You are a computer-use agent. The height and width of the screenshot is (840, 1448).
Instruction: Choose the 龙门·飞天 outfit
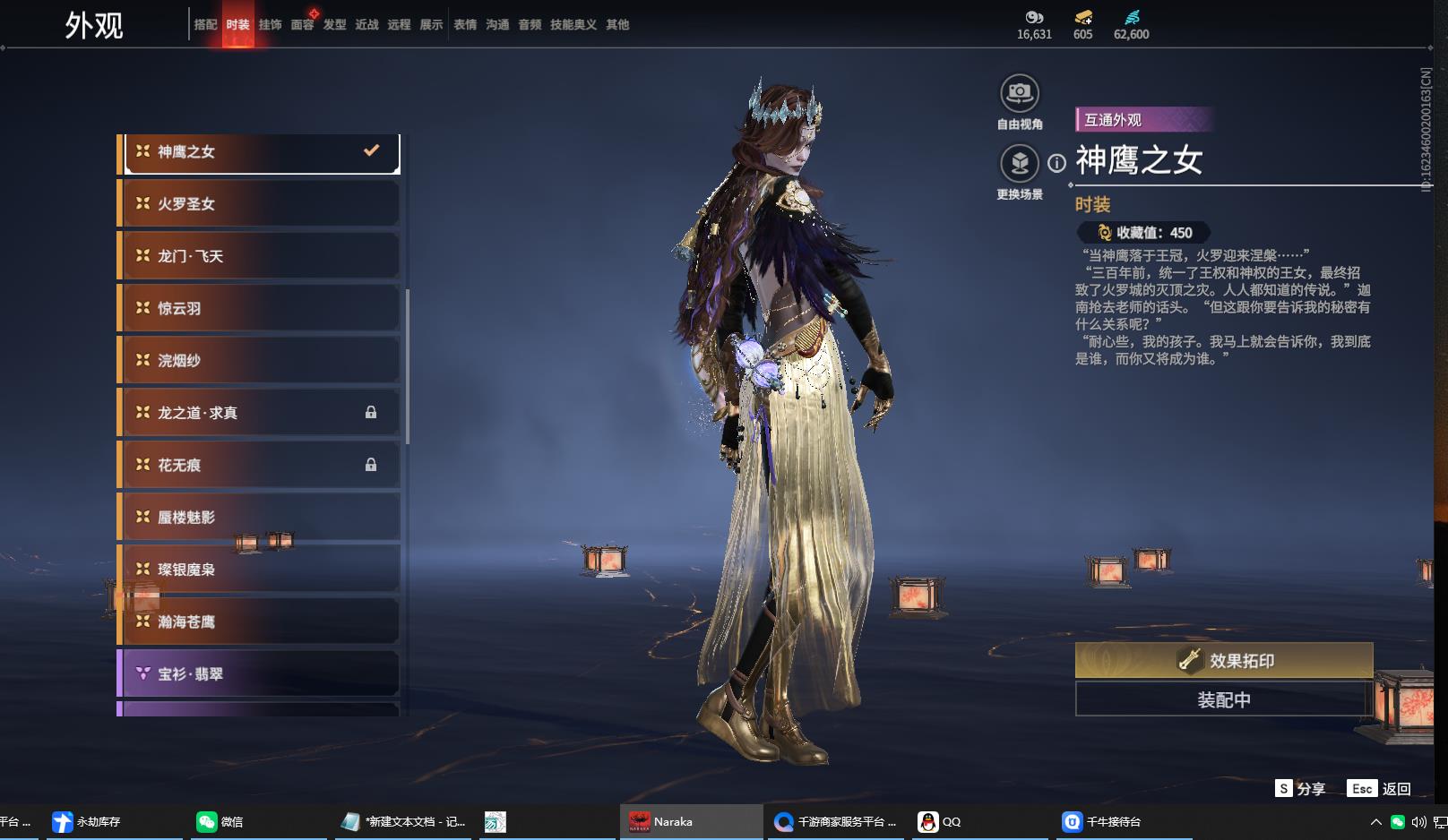point(260,256)
